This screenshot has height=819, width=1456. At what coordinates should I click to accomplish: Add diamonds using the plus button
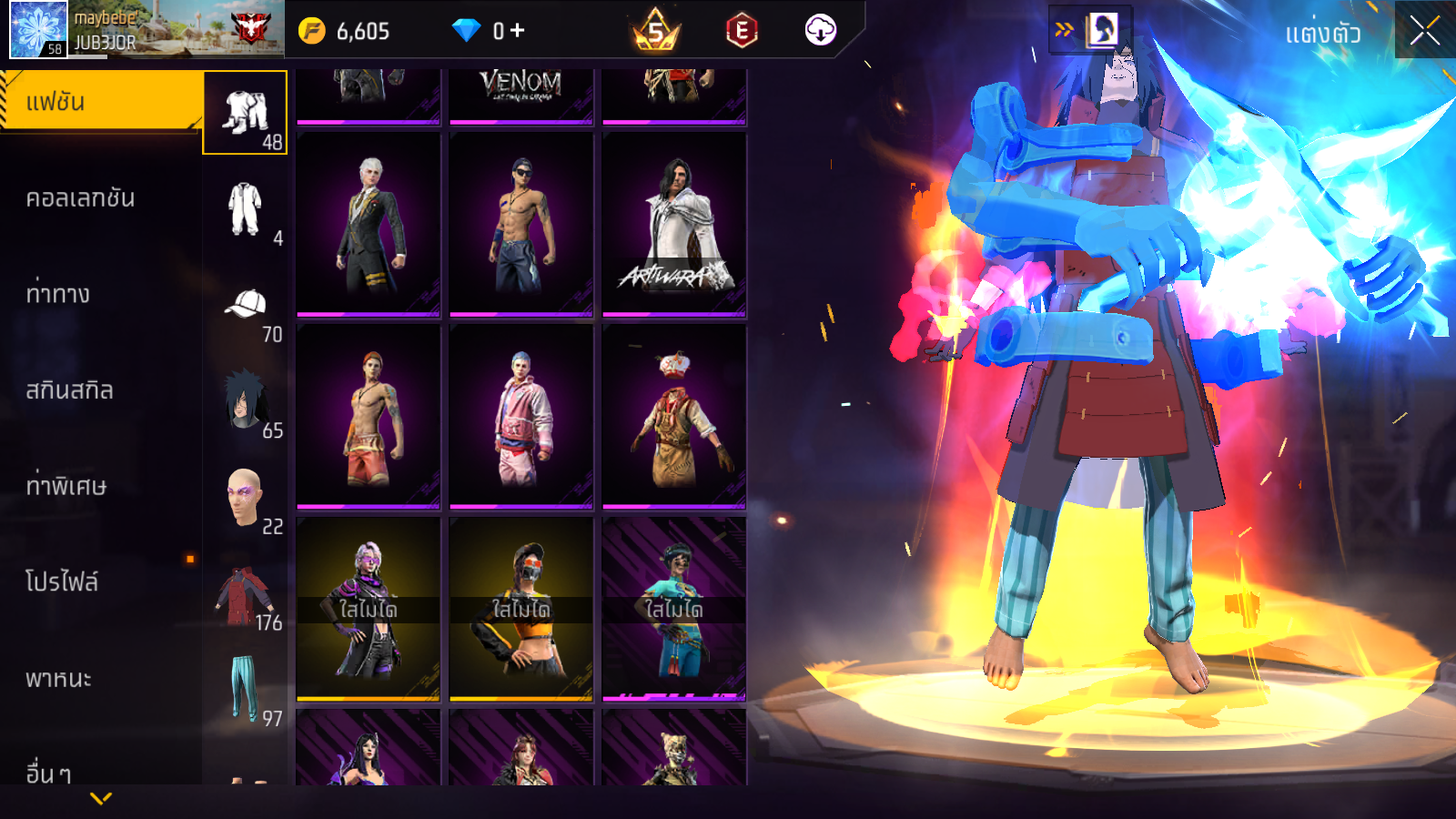tap(517, 31)
